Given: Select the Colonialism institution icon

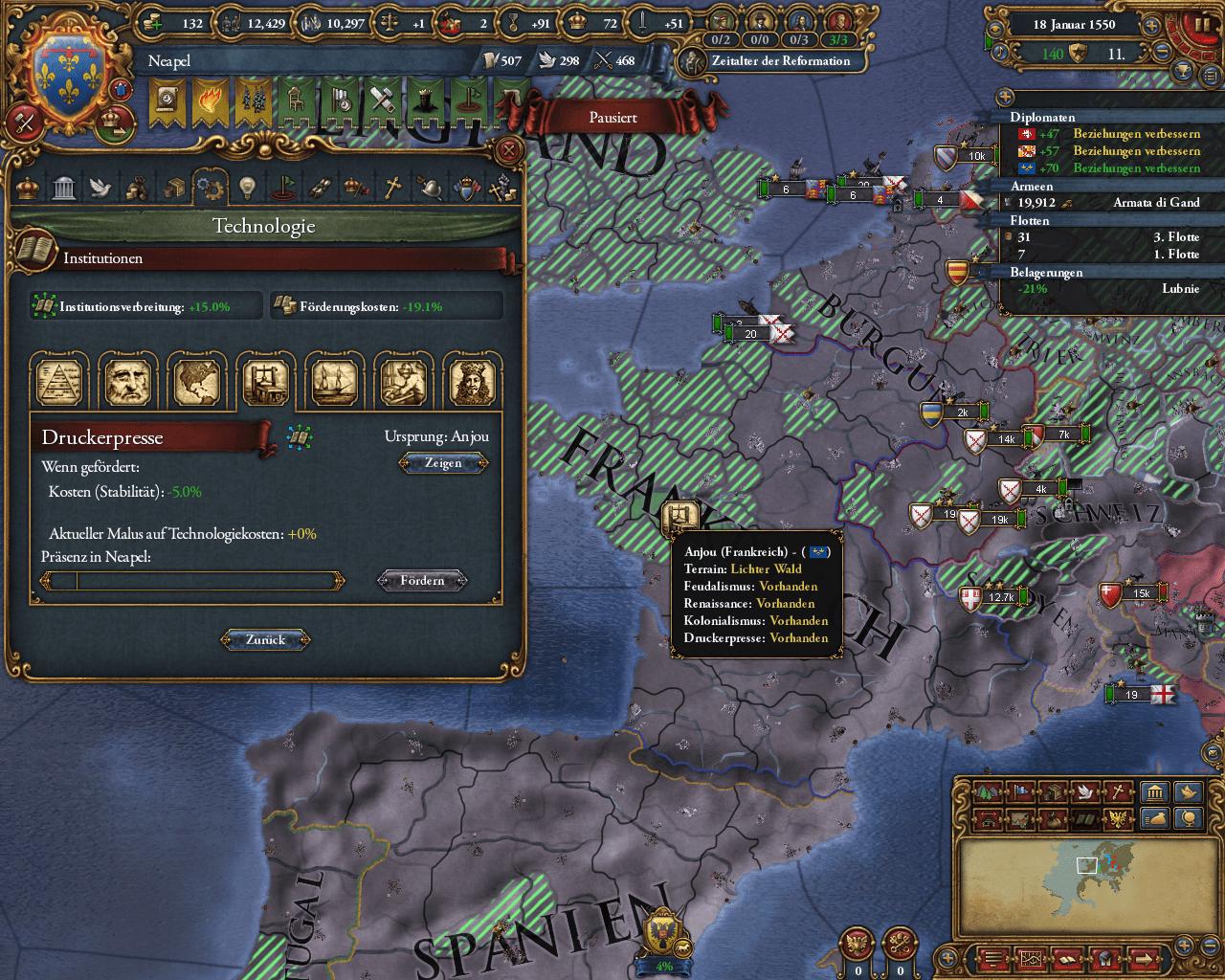Looking at the screenshot, I should click(198, 380).
